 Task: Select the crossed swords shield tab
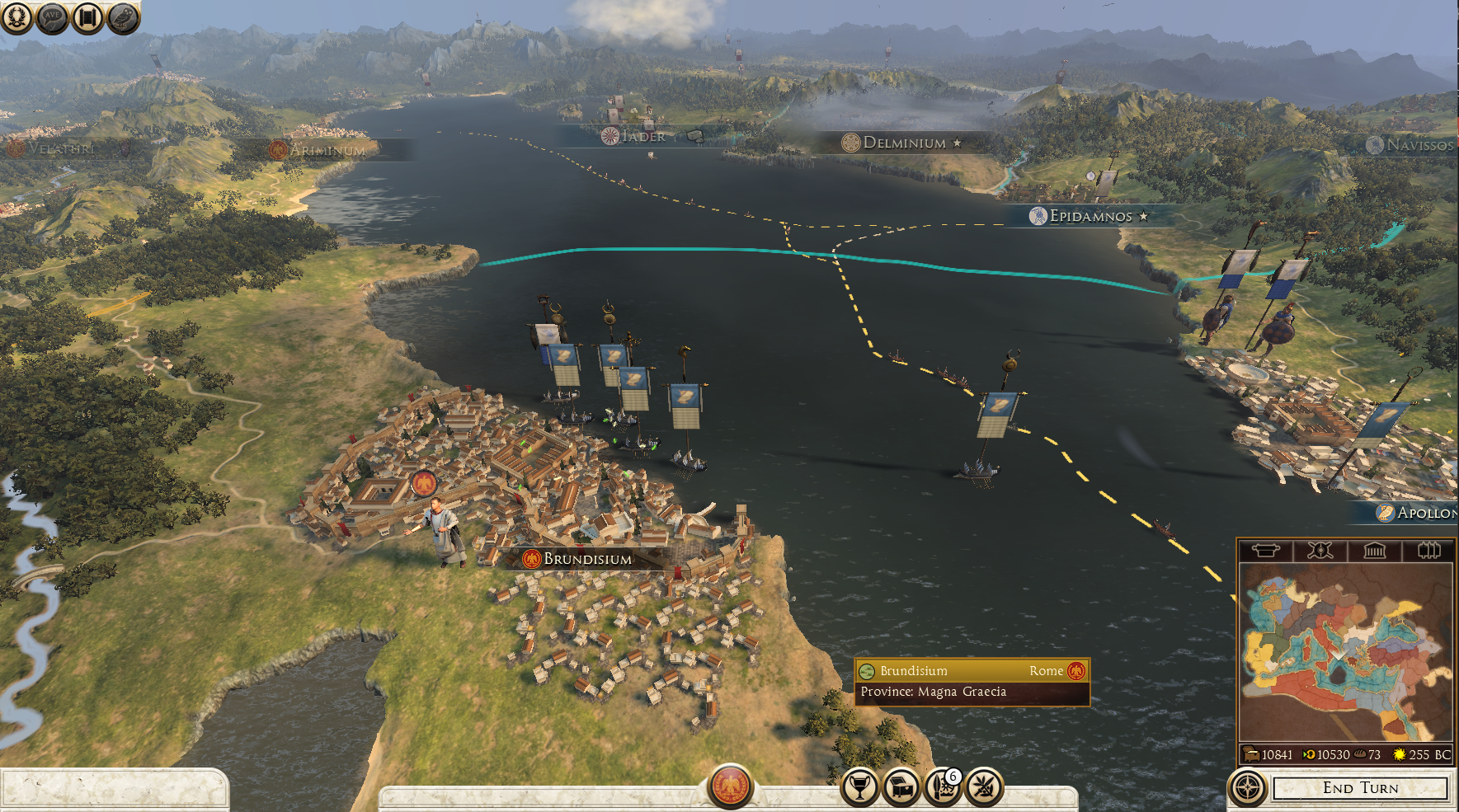pyautogui.click(x=1320, y=551)
